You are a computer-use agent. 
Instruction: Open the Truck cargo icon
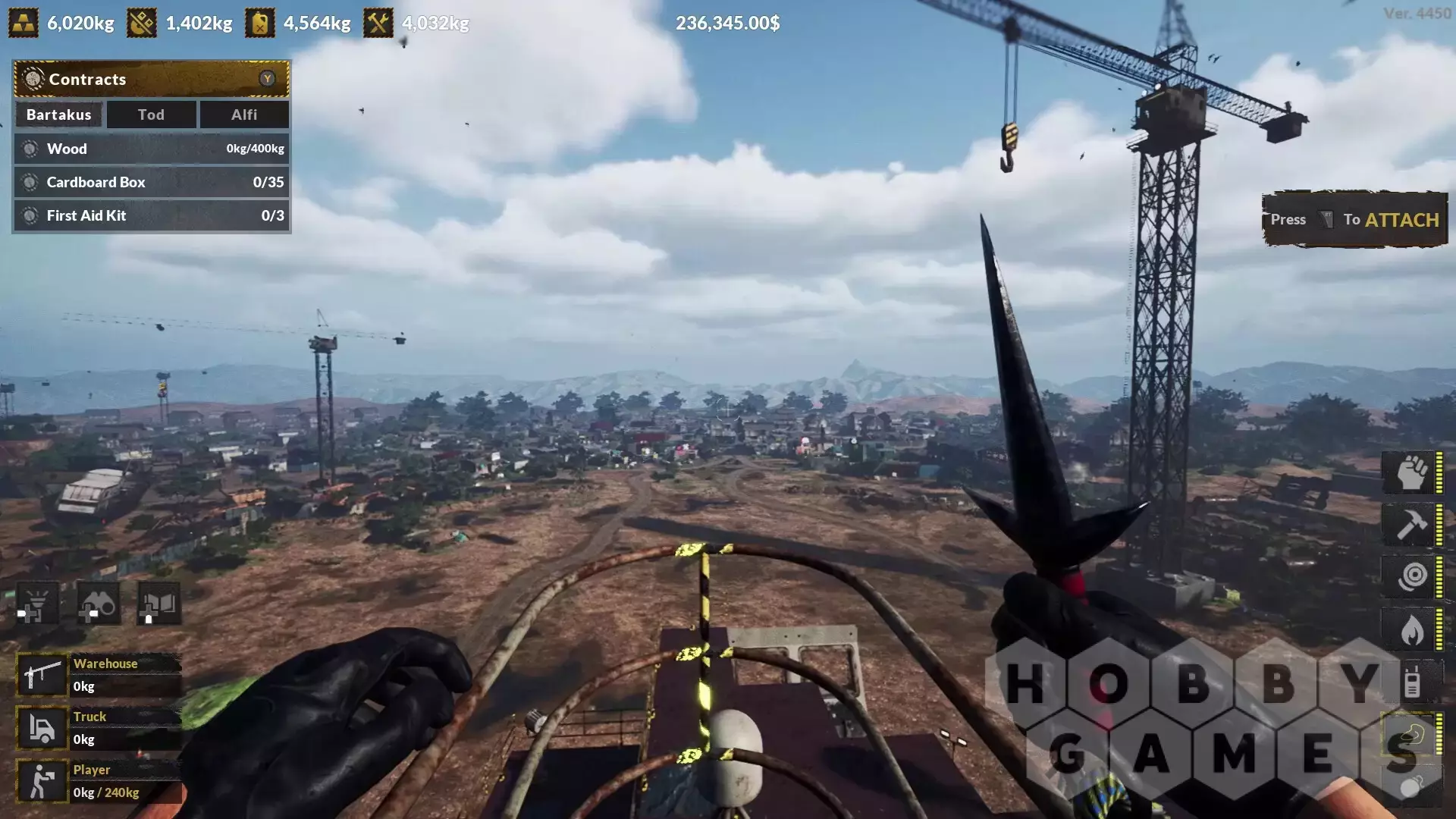coord(42,728)
